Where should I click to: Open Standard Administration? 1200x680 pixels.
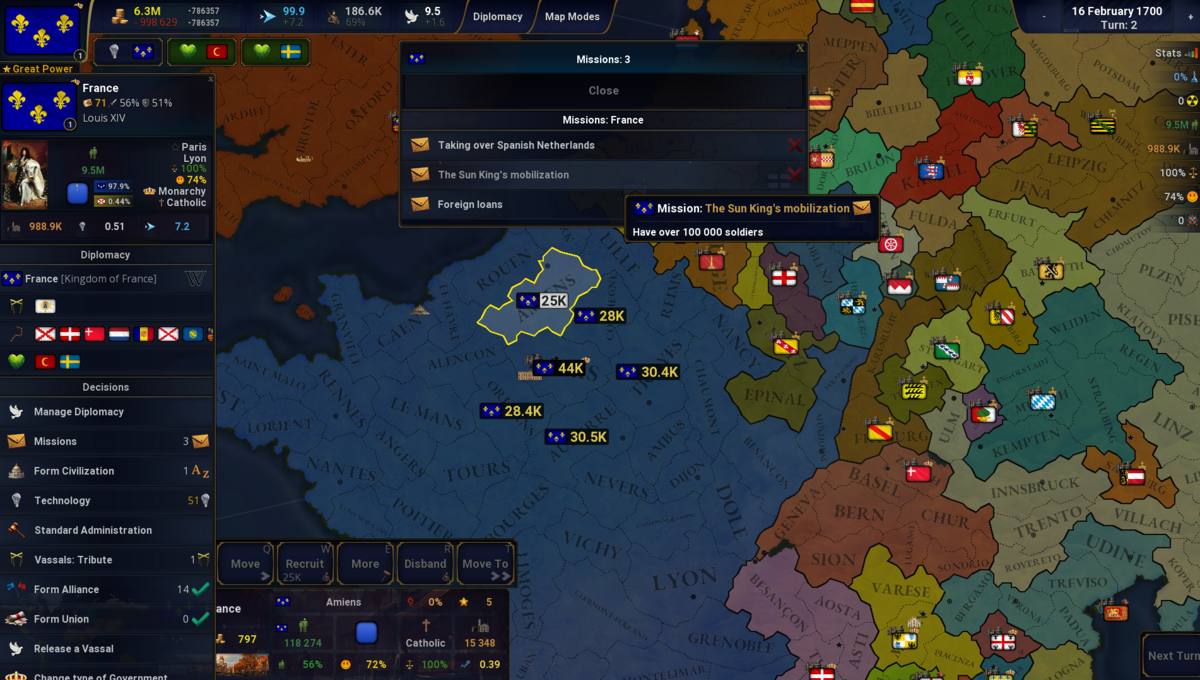[x=93, y=530]
